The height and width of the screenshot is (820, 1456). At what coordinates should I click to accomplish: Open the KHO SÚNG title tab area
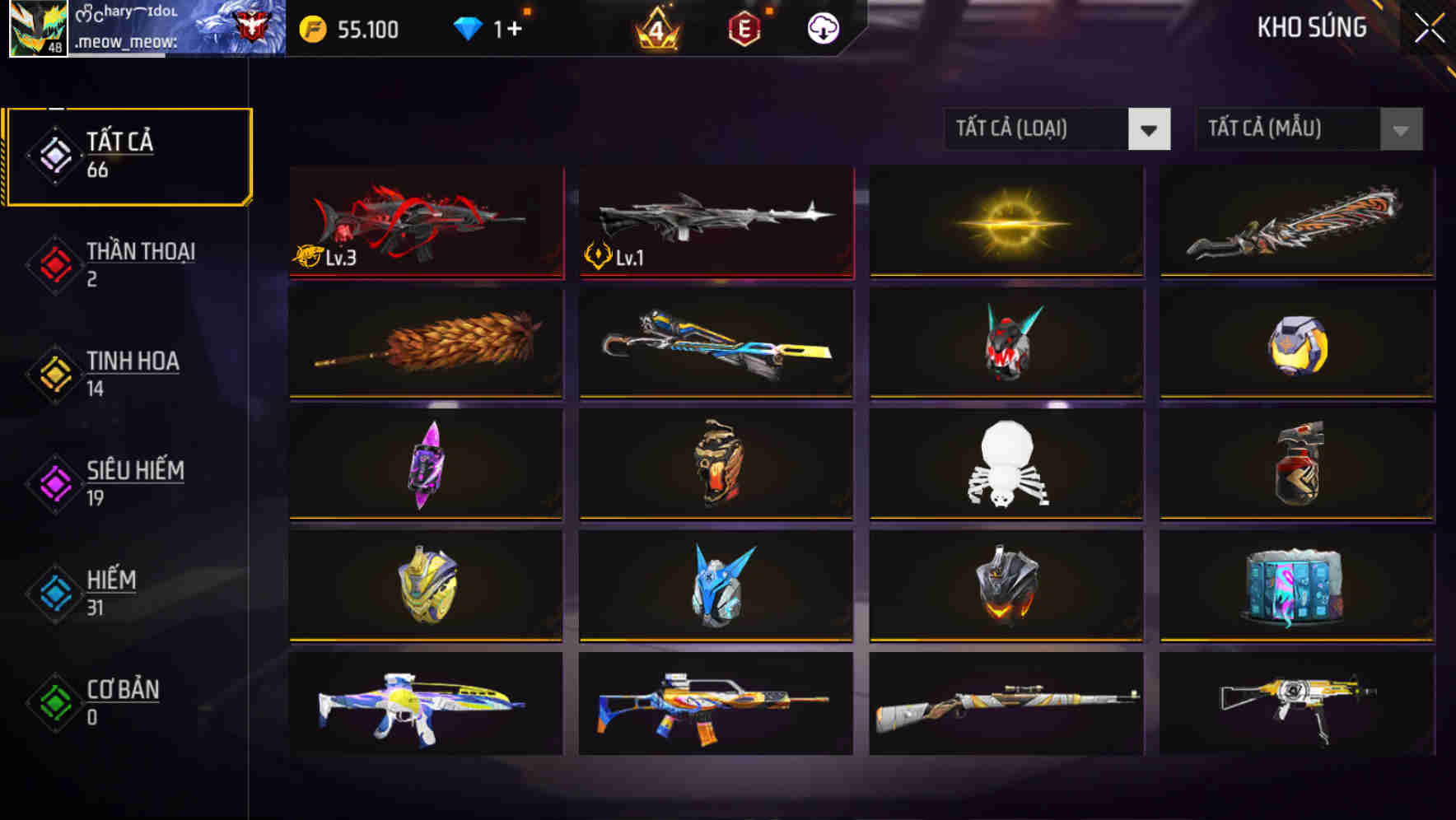1312,27
